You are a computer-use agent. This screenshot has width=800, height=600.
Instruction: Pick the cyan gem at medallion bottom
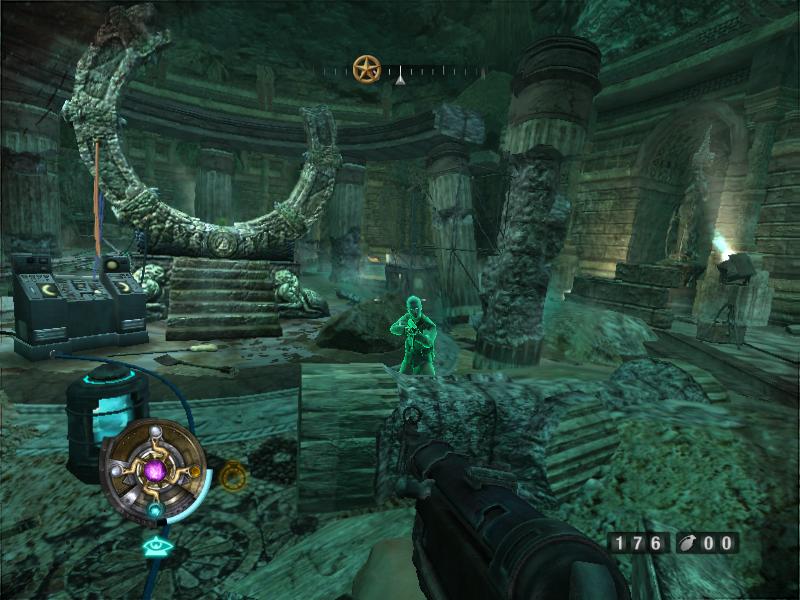click(x=156, y=509)
